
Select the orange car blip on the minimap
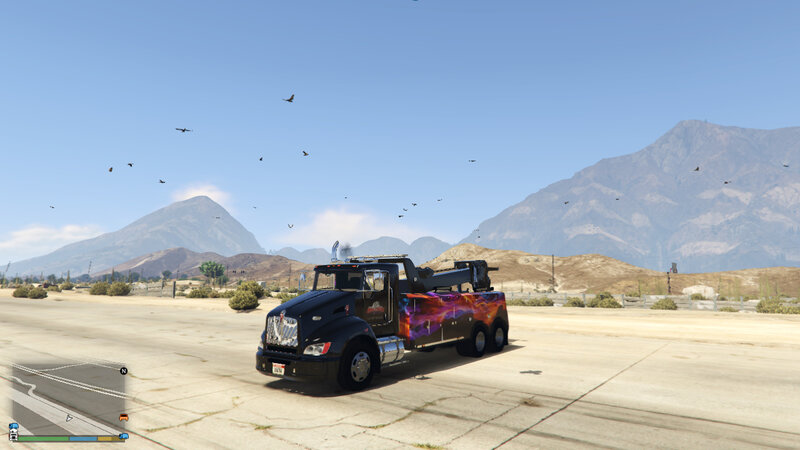point(123,416)
